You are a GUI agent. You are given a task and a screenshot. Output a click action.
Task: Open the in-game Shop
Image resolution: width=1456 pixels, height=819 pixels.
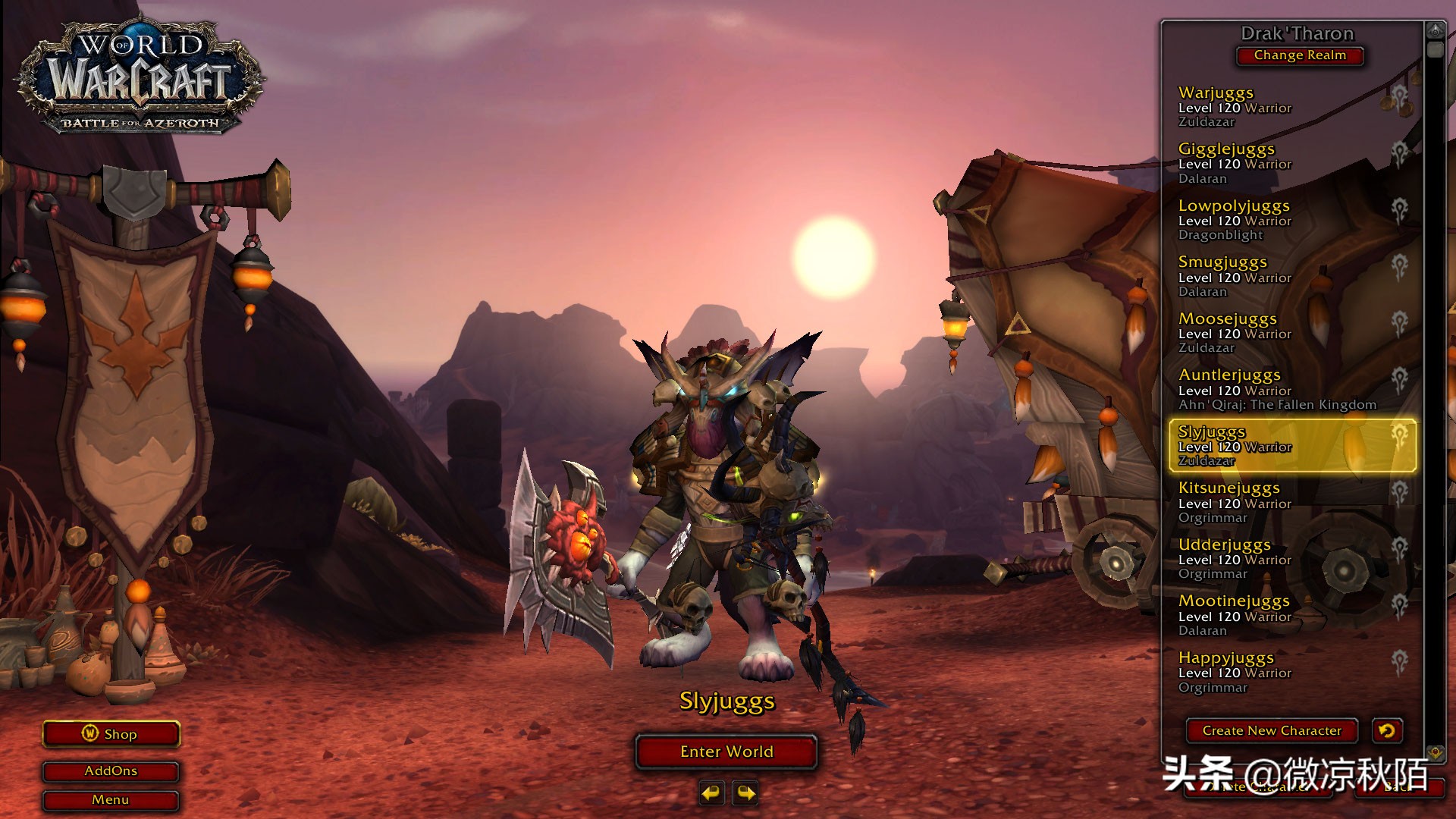tap(111, 734)
